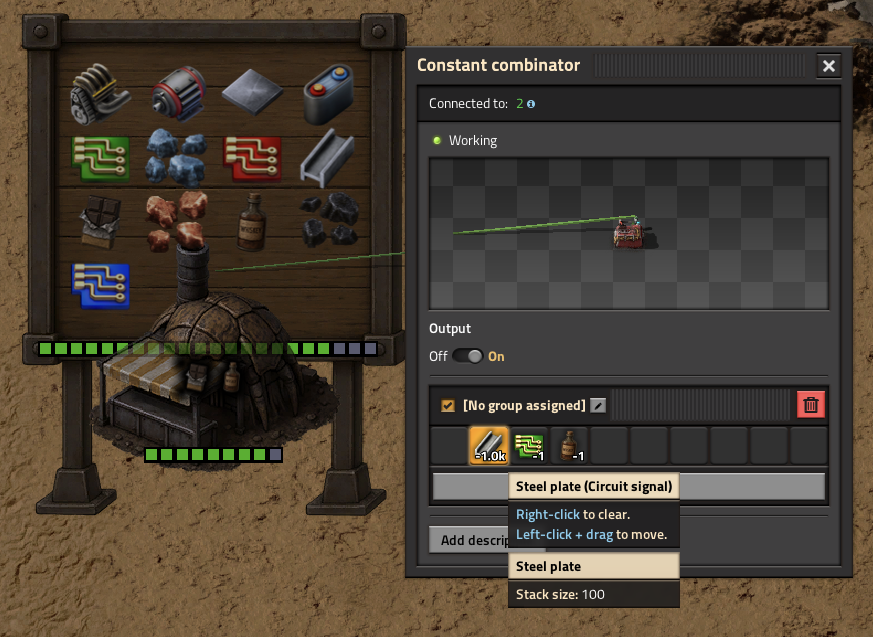Click the combinator entity preview

(628, 232)
